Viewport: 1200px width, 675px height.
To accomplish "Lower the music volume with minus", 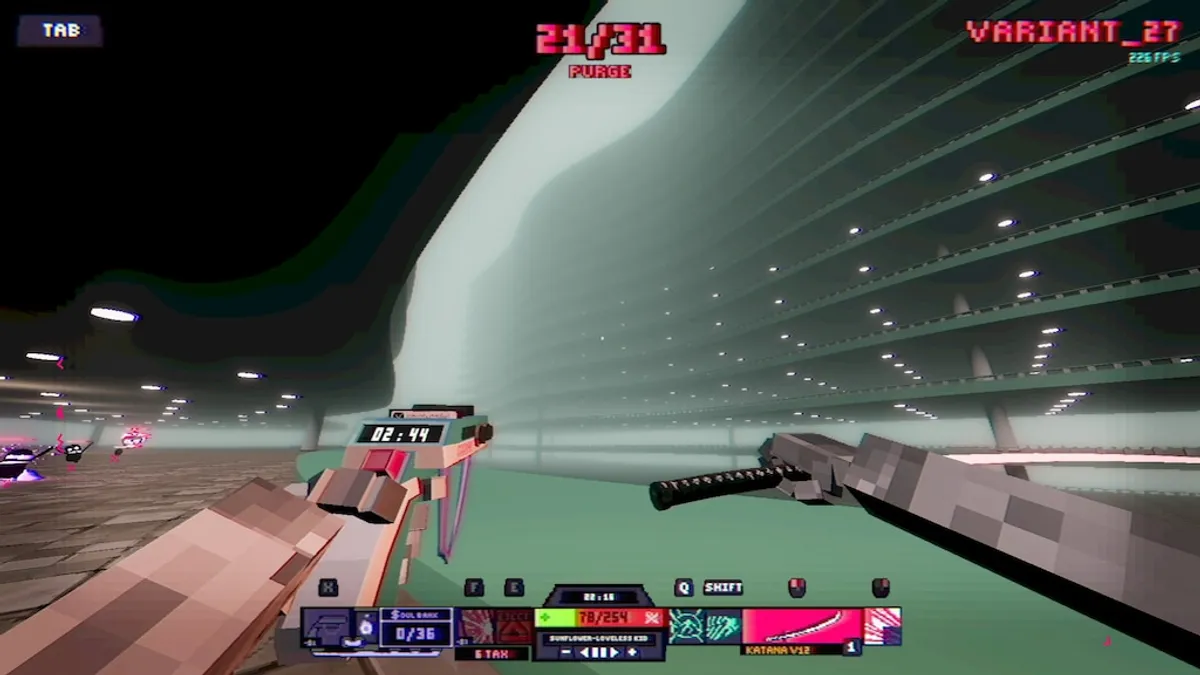I will [565, 653].
